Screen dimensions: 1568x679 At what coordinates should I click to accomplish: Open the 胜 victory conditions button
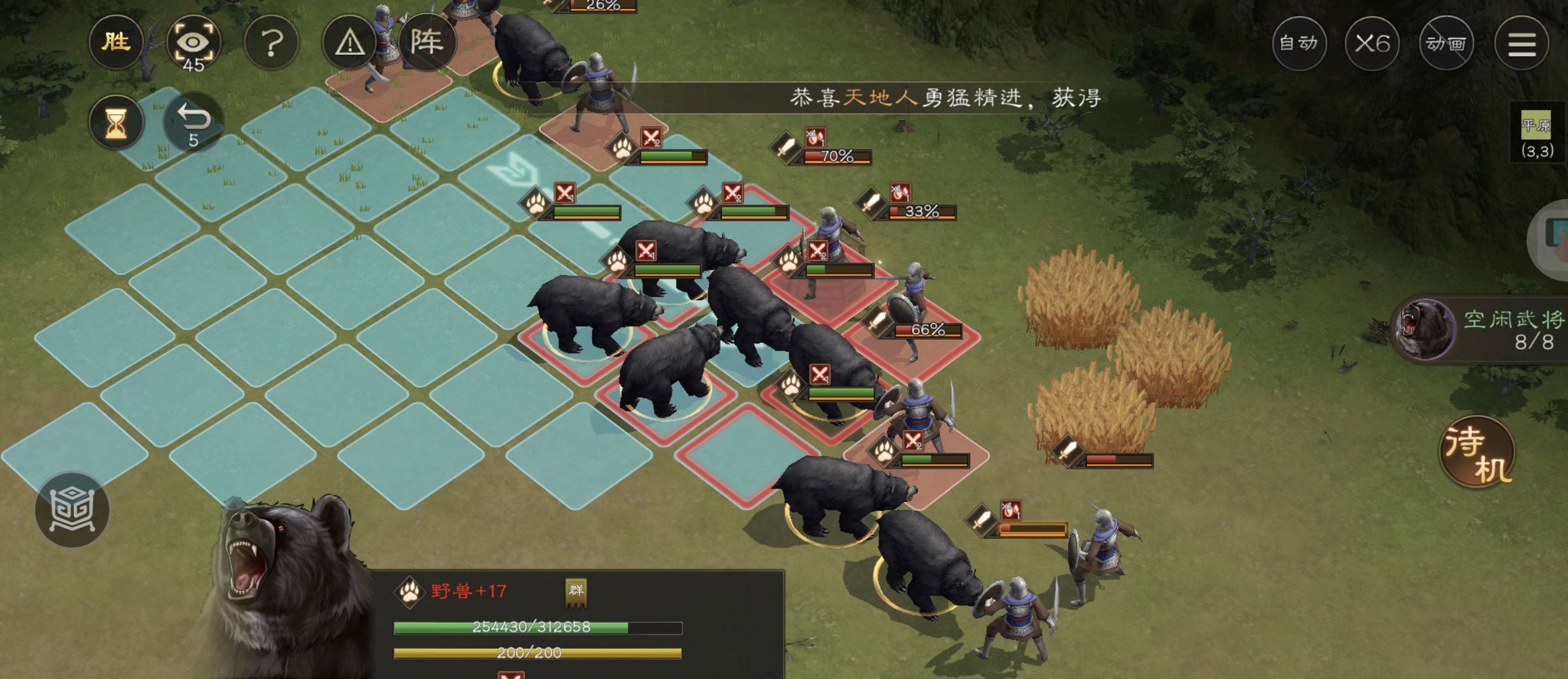pyautogui.click(x=116, y=43)
